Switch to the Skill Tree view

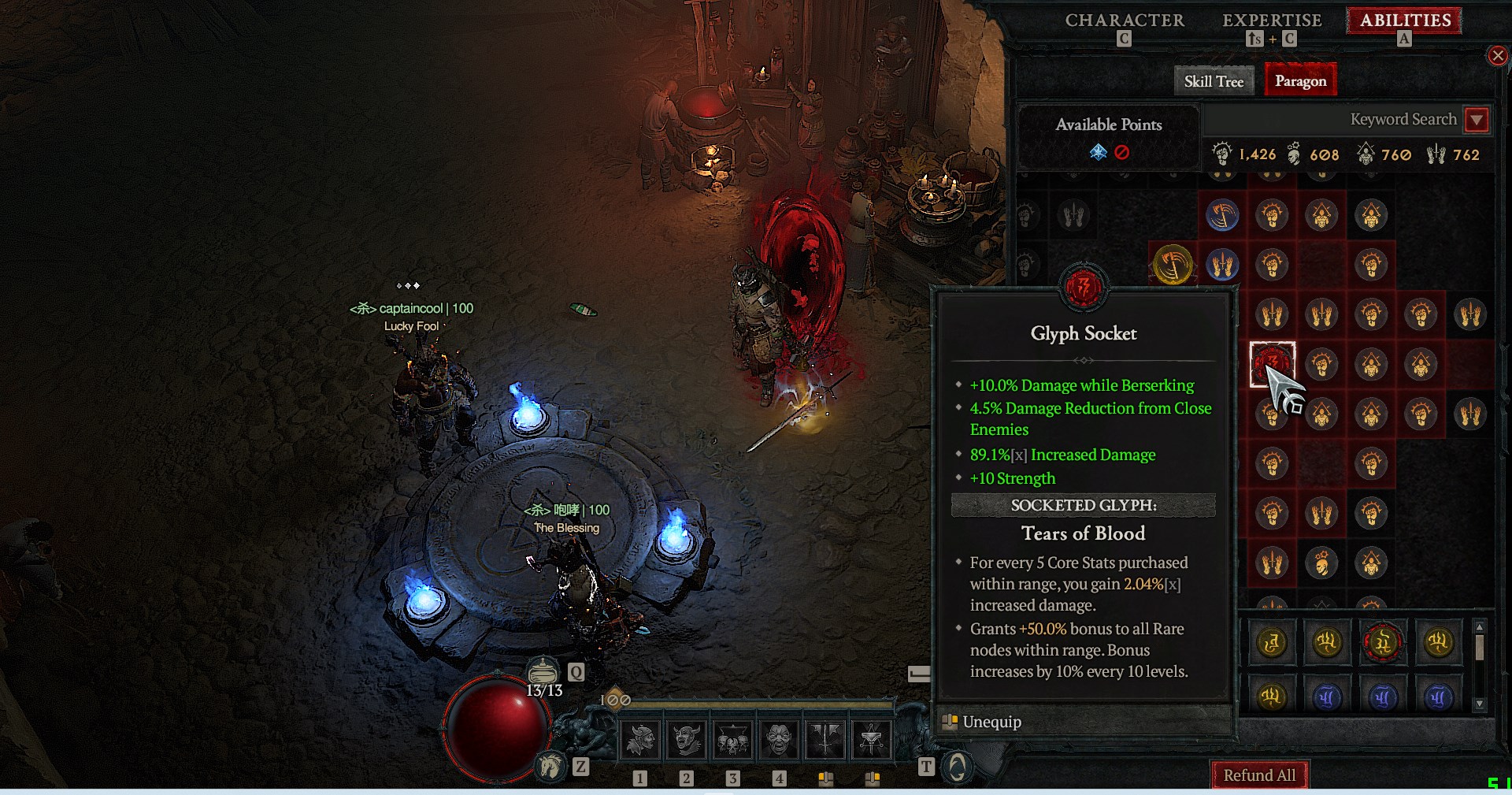point(1214,81)
